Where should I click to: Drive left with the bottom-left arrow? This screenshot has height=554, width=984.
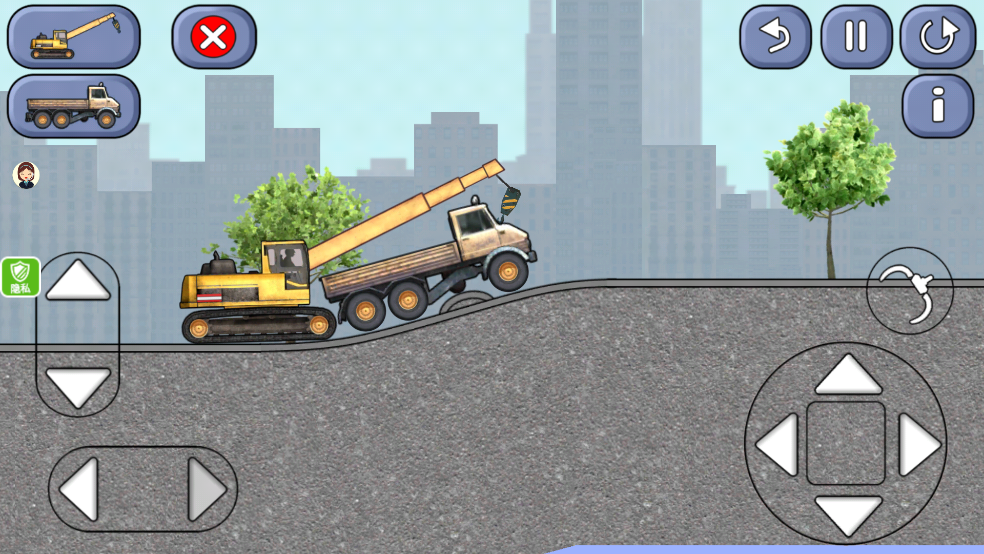coord(80,489)
